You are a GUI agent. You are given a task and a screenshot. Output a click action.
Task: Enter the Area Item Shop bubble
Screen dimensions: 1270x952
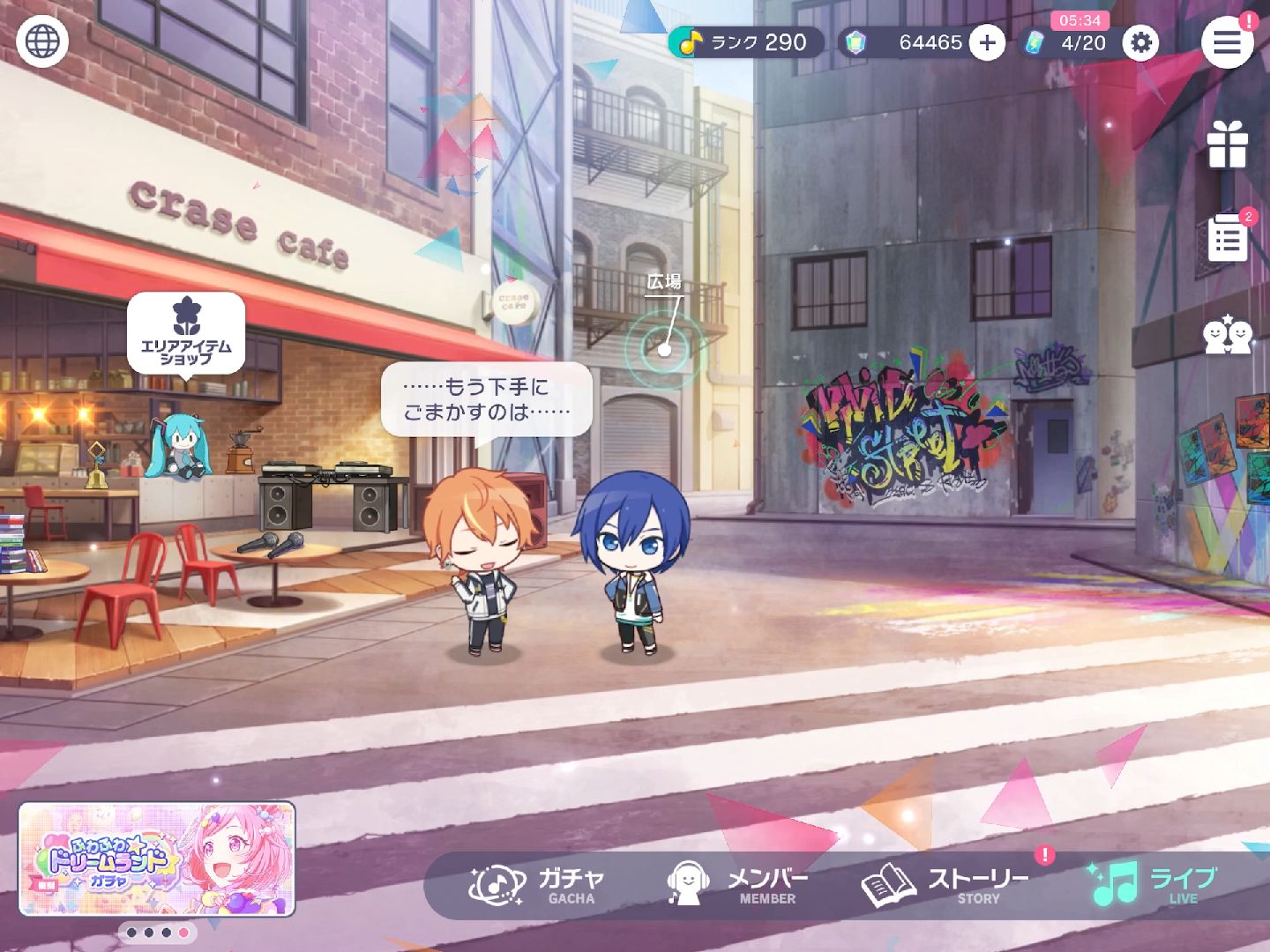(186, 334)
